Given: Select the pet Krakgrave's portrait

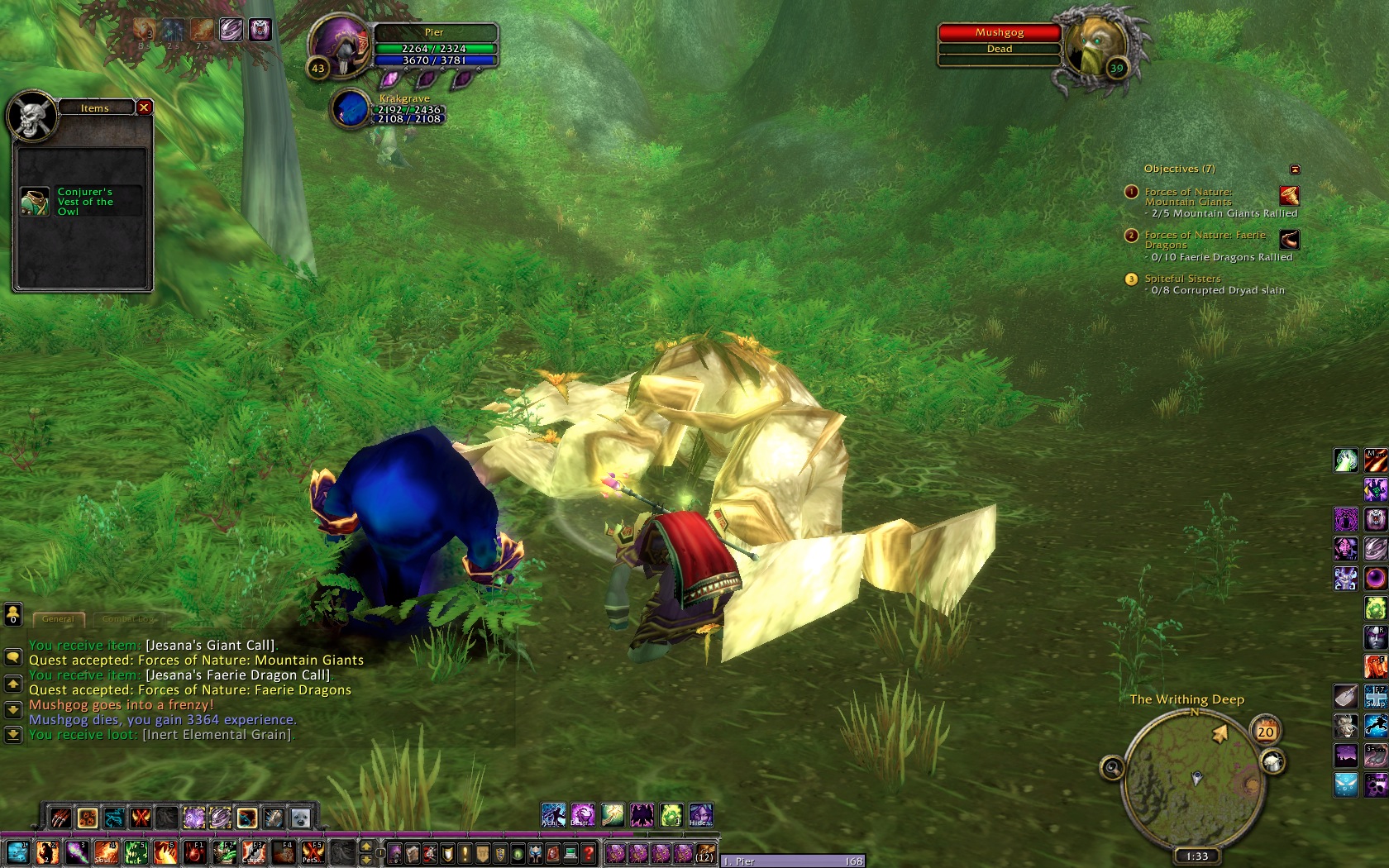Looking at the screenshot, I should coord(351,110).
